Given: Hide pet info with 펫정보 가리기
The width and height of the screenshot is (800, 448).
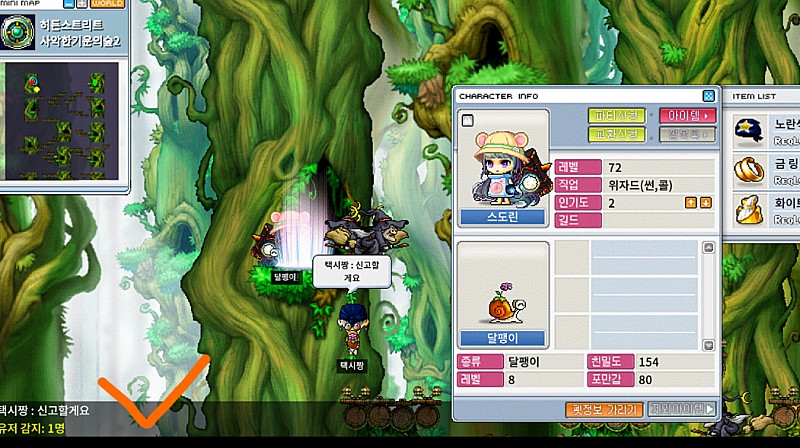Looking at the screenshot, I should (x=603, y=409).
